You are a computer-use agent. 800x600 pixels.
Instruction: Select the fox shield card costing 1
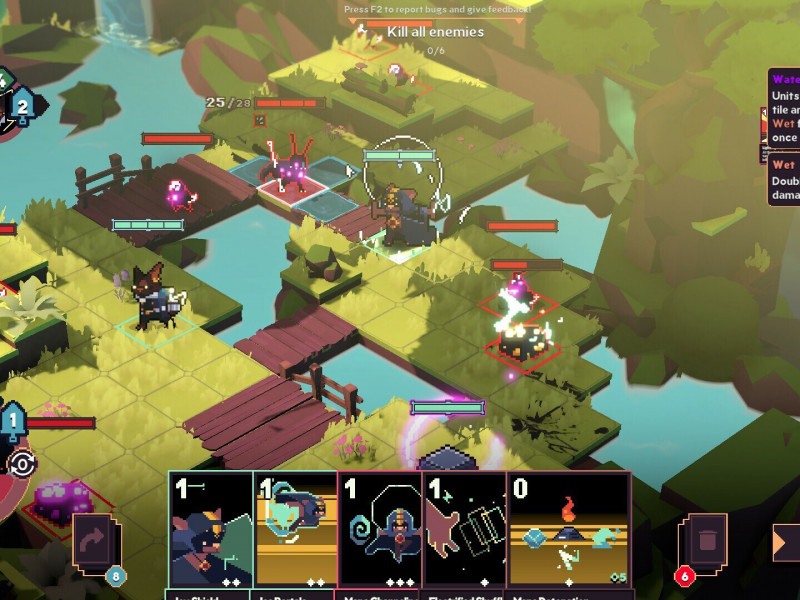pos(210,530)
